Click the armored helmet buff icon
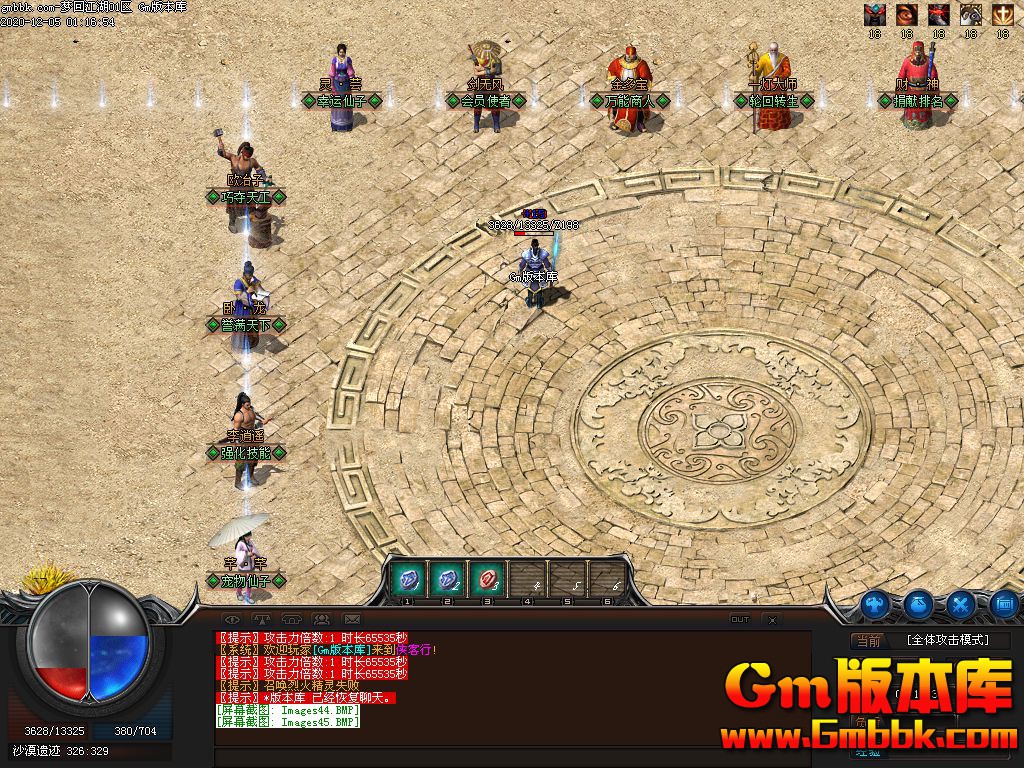 click(875, 14)
